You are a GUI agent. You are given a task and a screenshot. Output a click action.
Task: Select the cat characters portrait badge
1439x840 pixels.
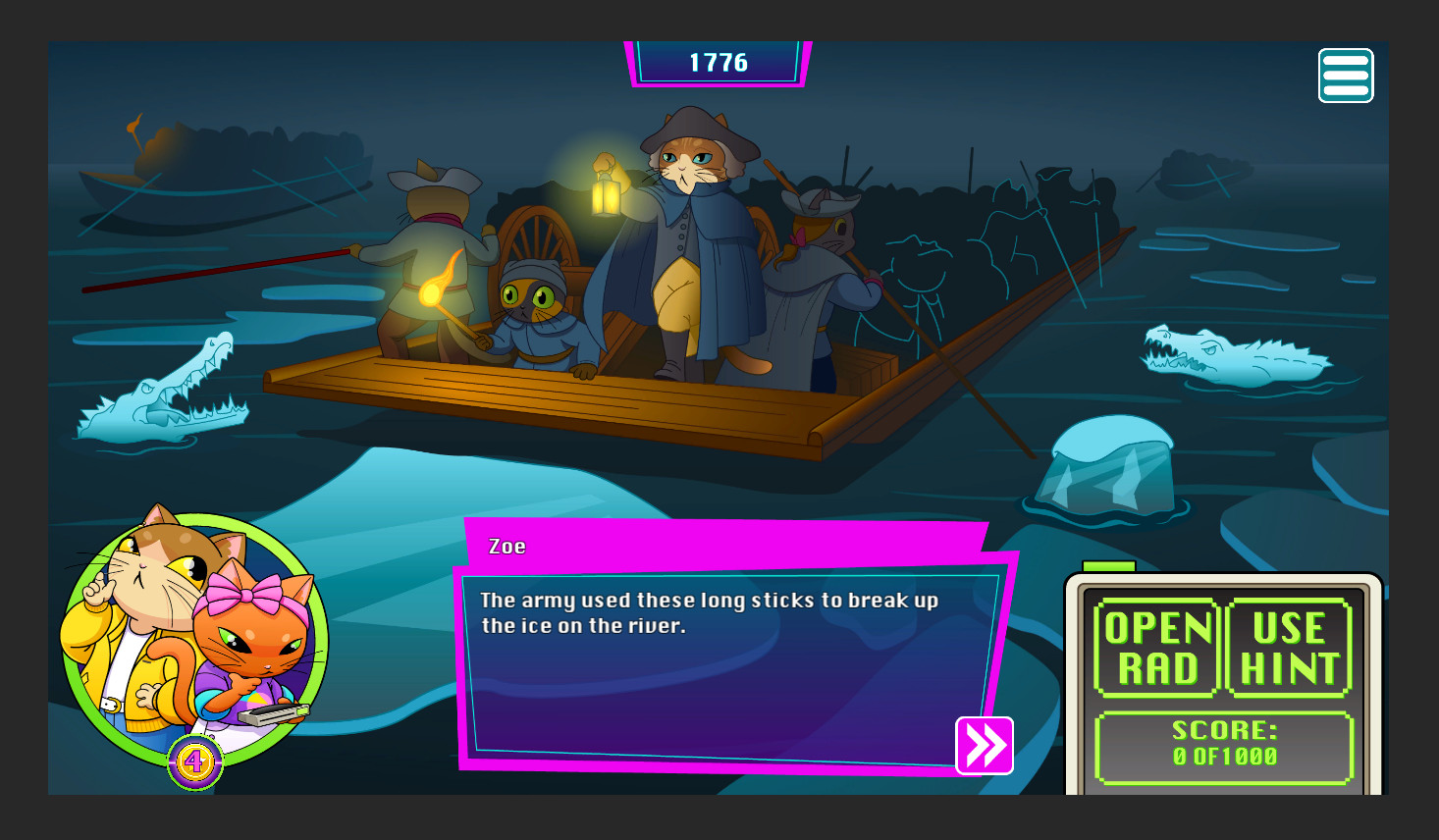click(x=194, y=640)
